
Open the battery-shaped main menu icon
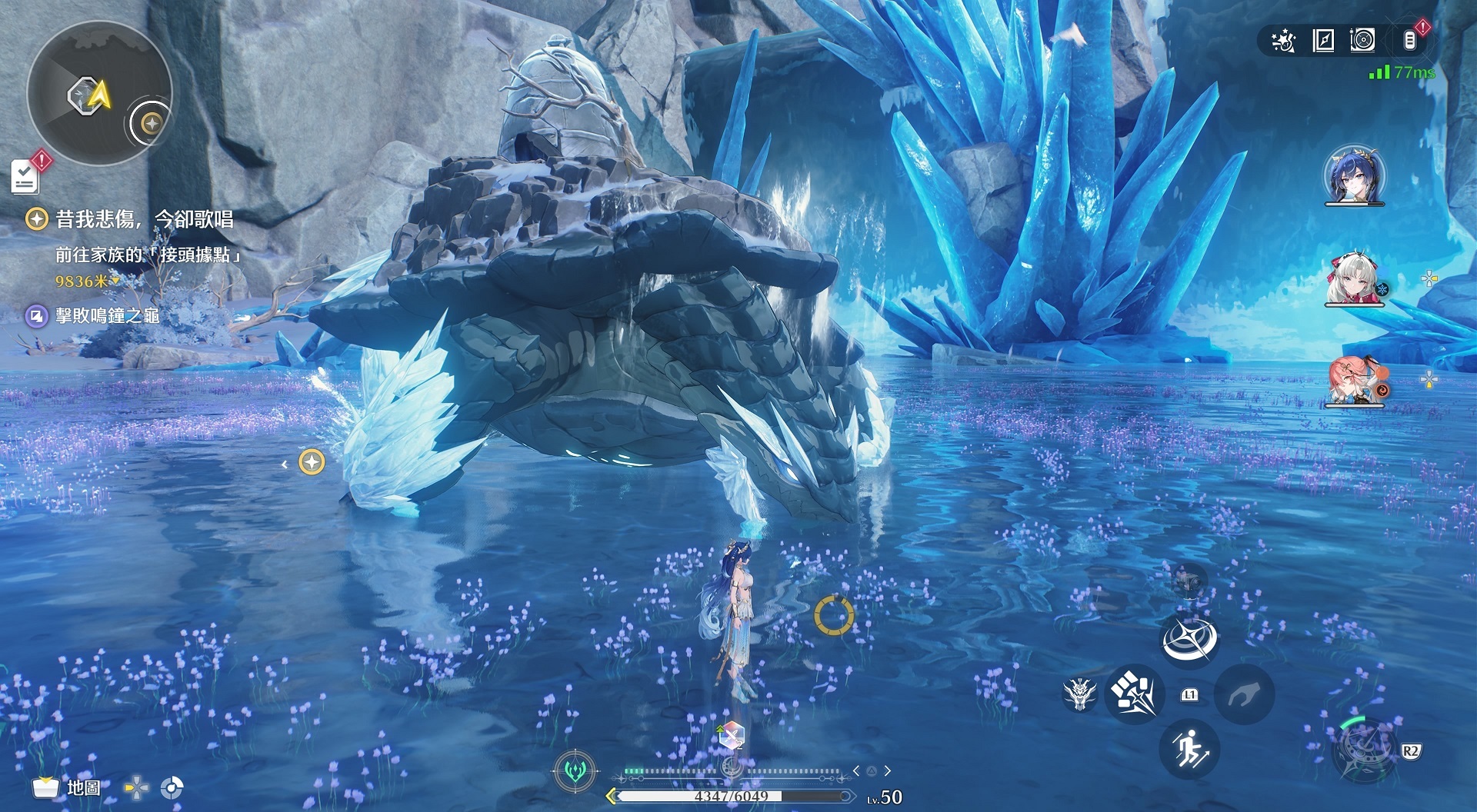pyautogui.click(x=1409, y=40)
